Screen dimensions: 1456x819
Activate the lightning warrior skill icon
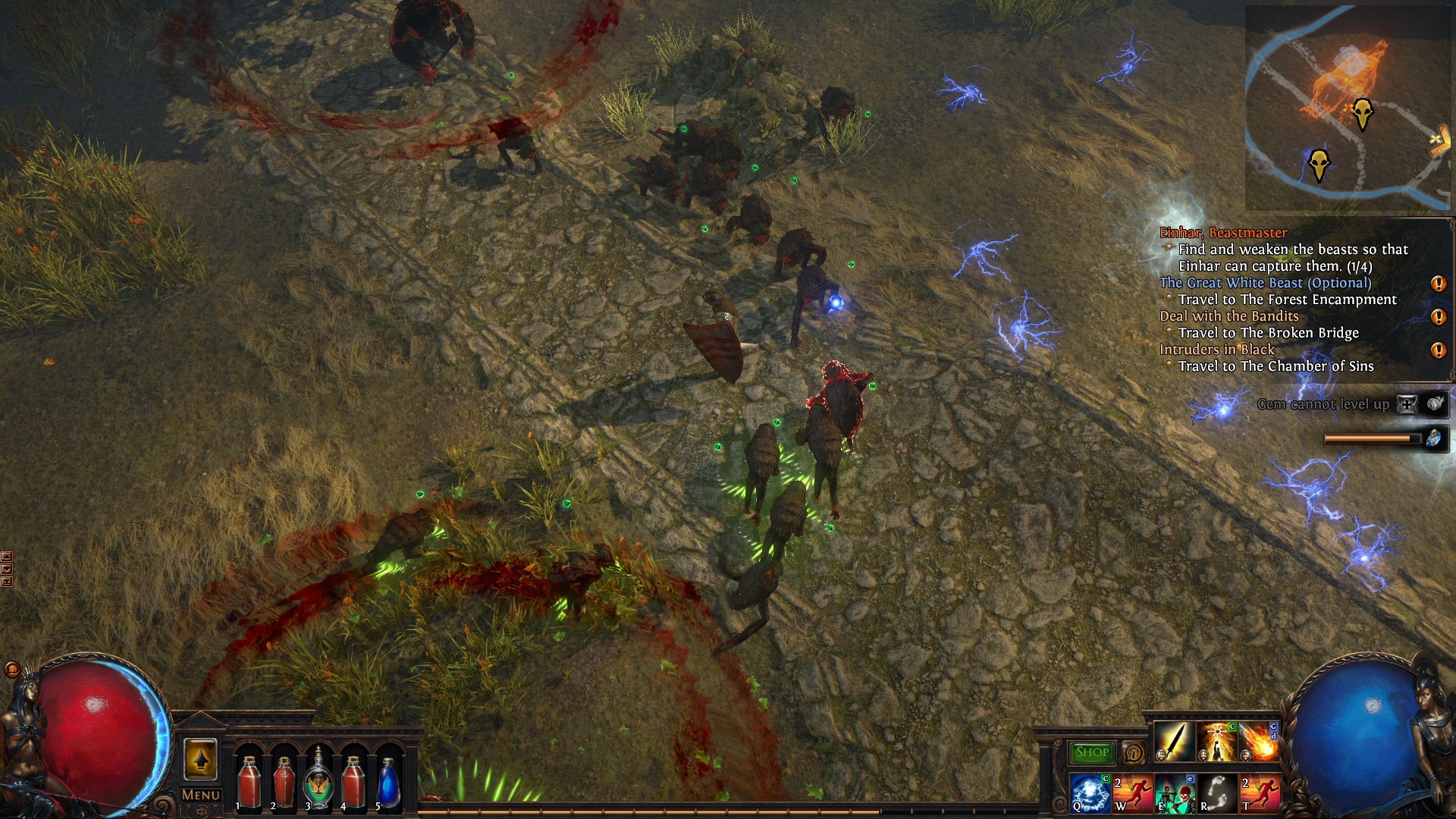1216,741
